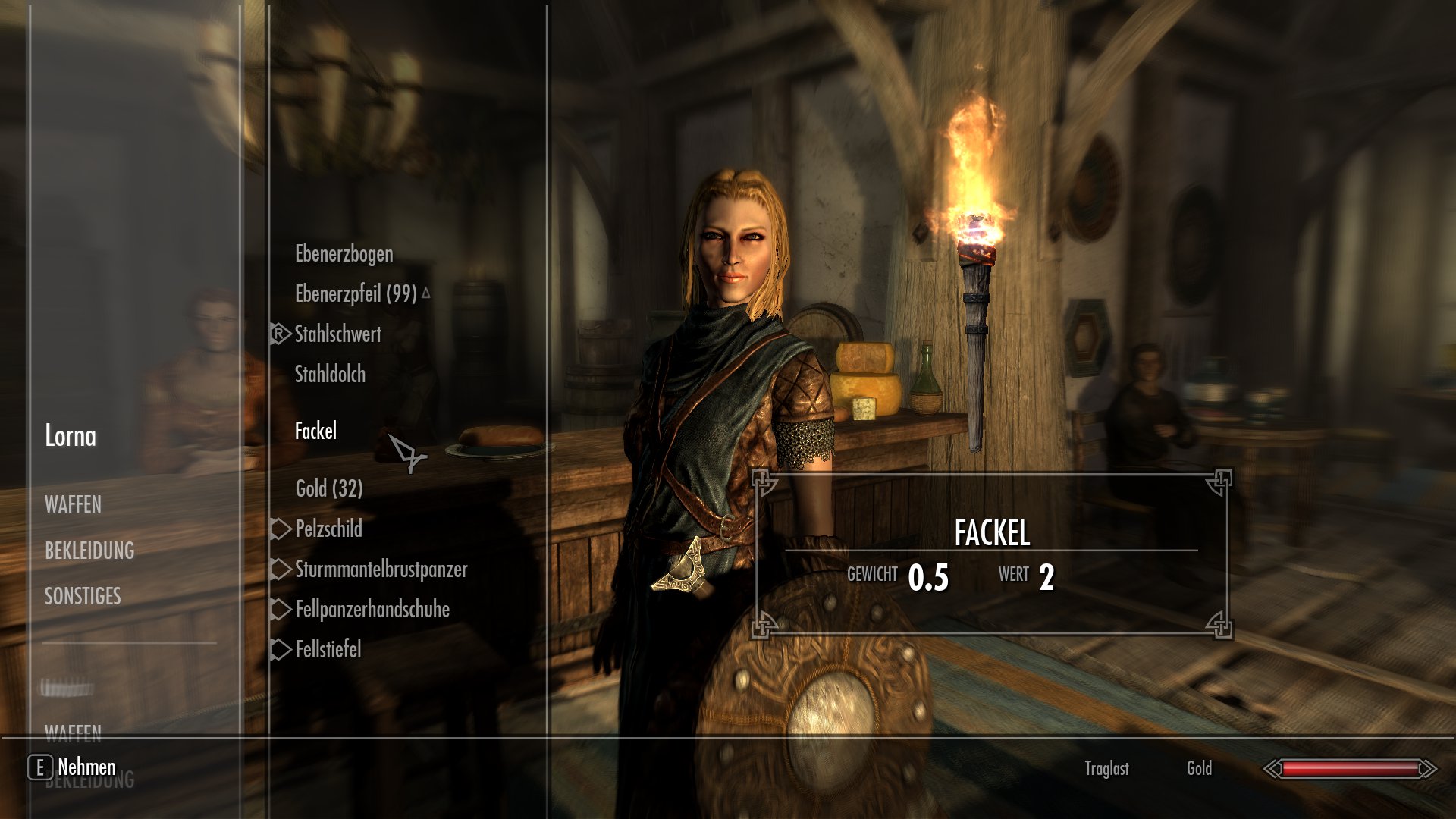
Task: Select the Stahldolch entry
Action: coord(330,375)
